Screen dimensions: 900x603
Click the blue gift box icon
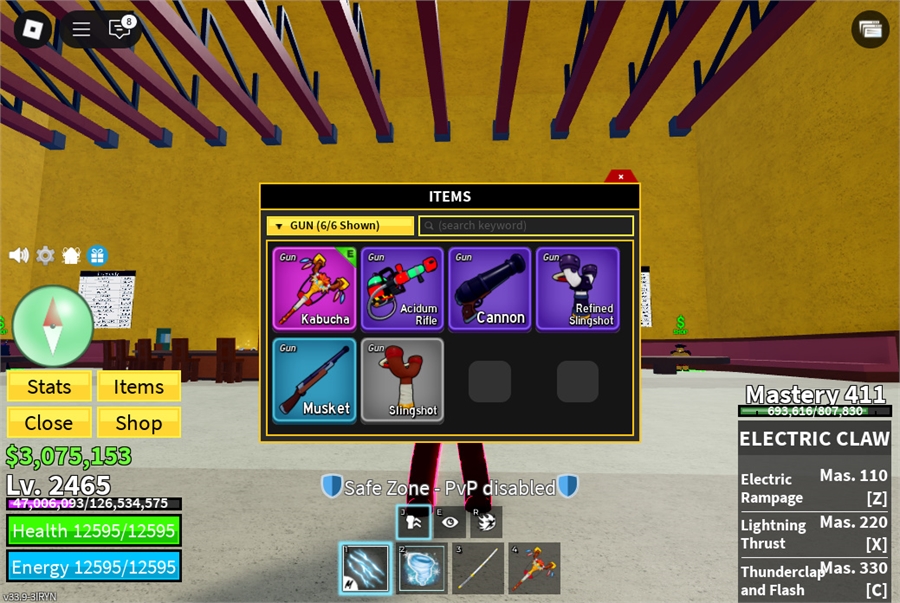click(x=97, y=255)
